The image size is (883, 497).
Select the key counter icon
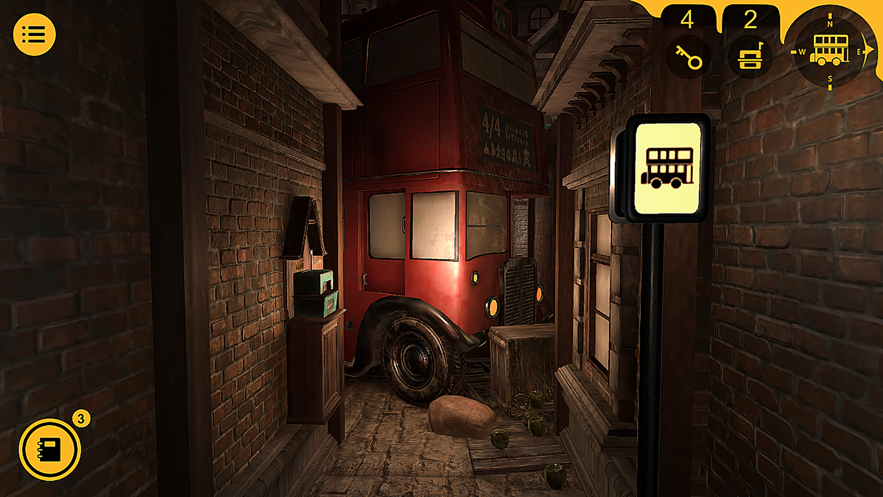(688, 56)
